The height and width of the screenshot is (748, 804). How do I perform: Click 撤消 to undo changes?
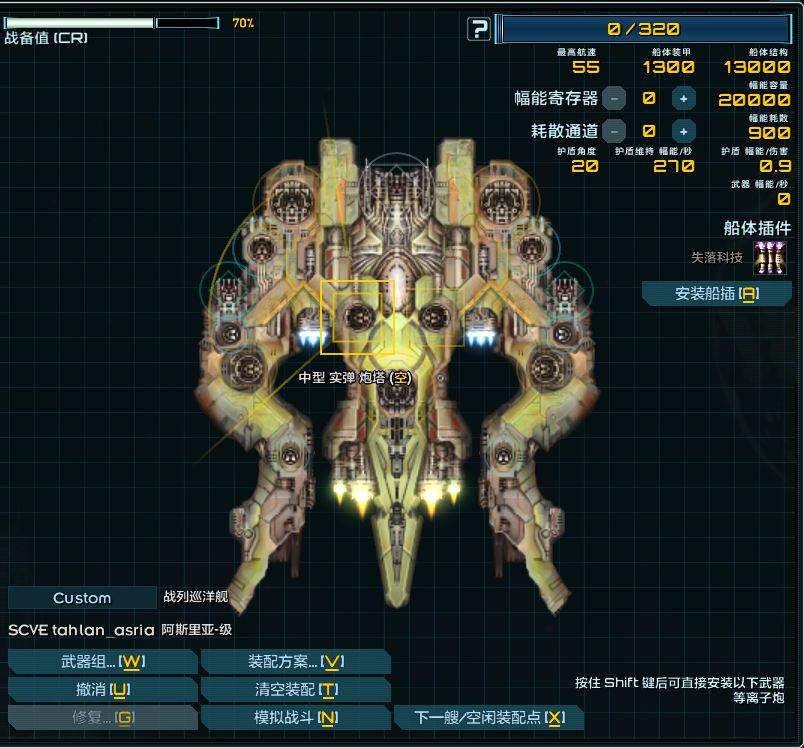tap(102, 690)
